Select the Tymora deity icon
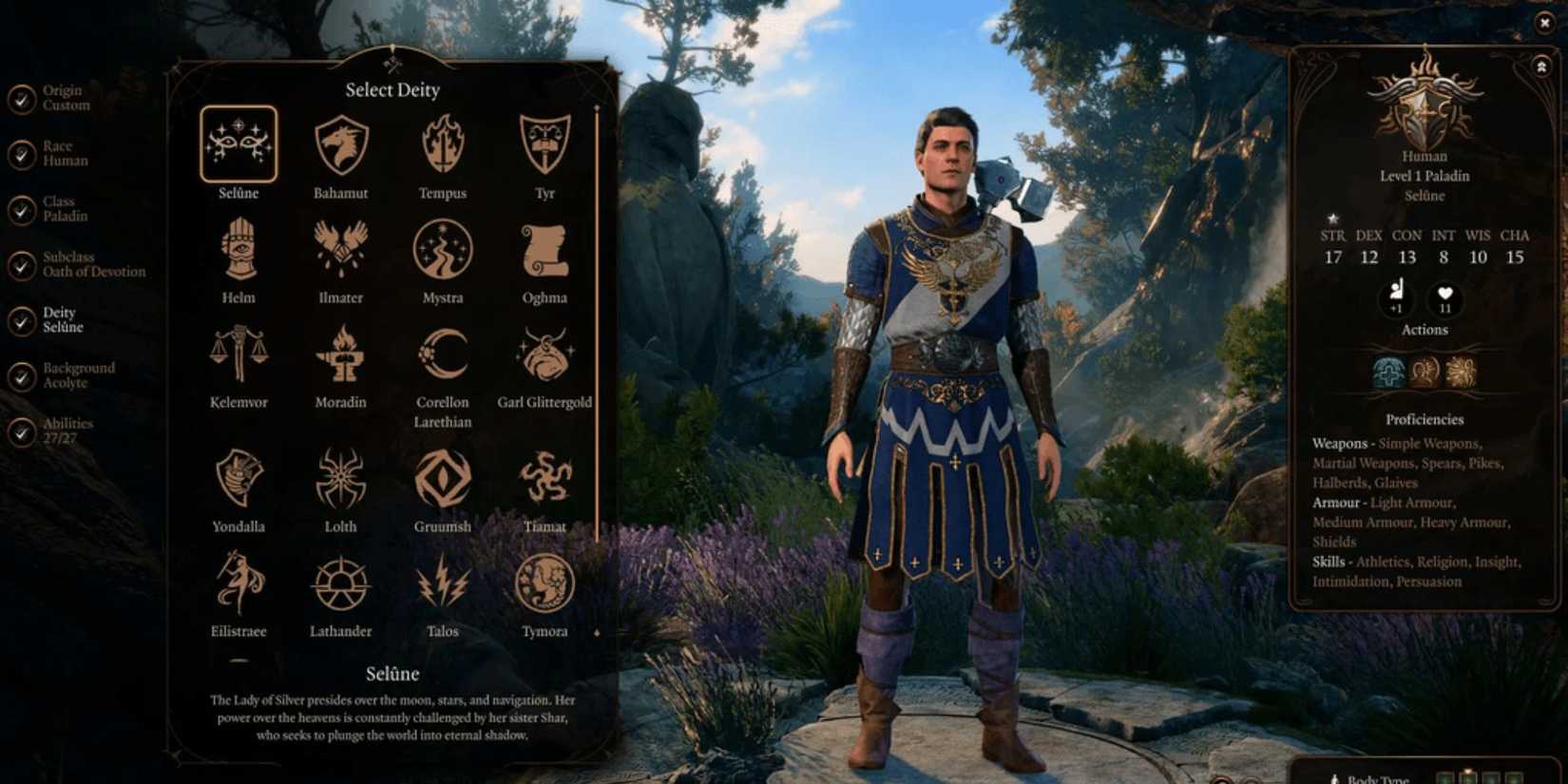The width and height of the screenshot is (1568, 784). point(545,584)
